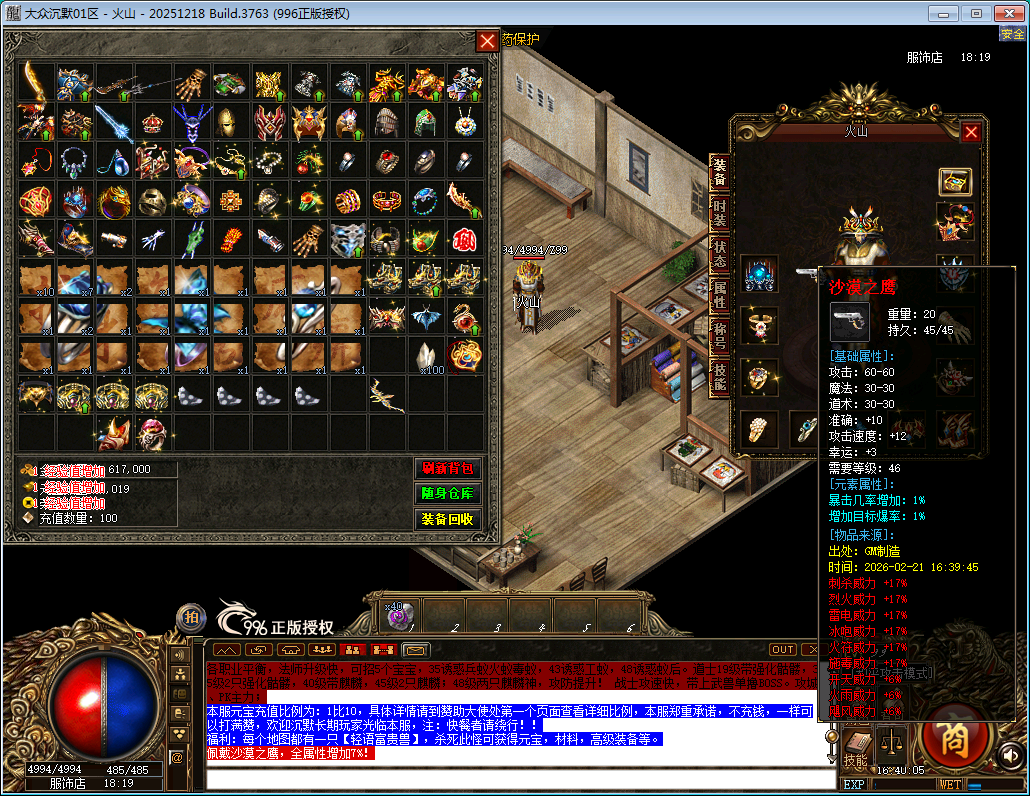The height and width of the screenshot is (796, 1030).
Task: Show the 称号 titles tab
Action: (x=719, y=335)
